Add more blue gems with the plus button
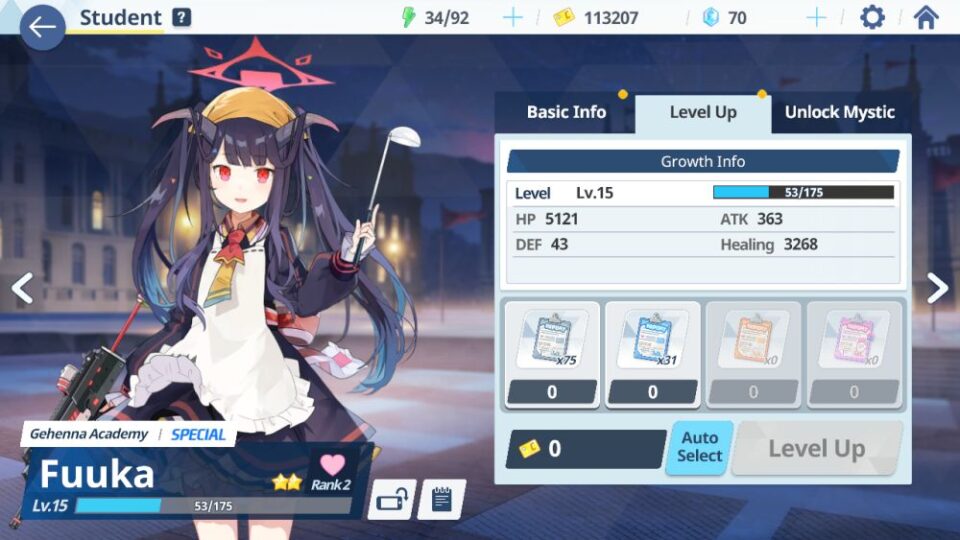960x540 pixels. click(816, 17)
